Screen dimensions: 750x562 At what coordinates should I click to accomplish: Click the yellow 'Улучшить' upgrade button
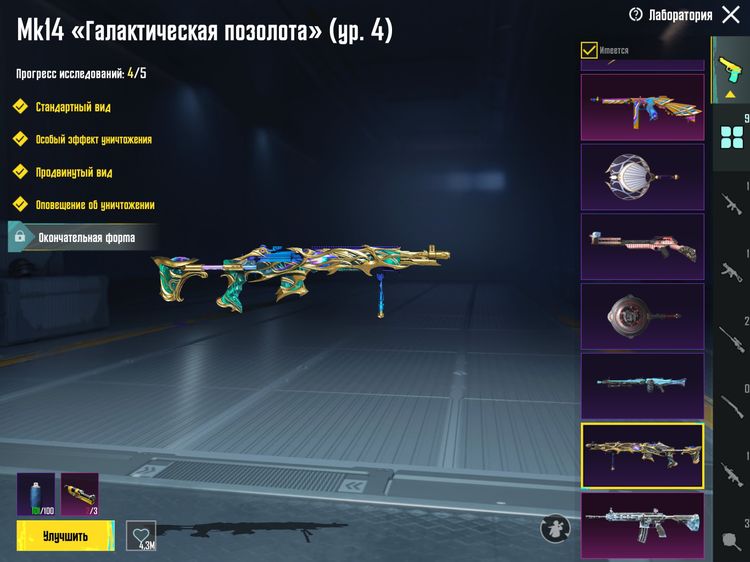pos(65,536)
